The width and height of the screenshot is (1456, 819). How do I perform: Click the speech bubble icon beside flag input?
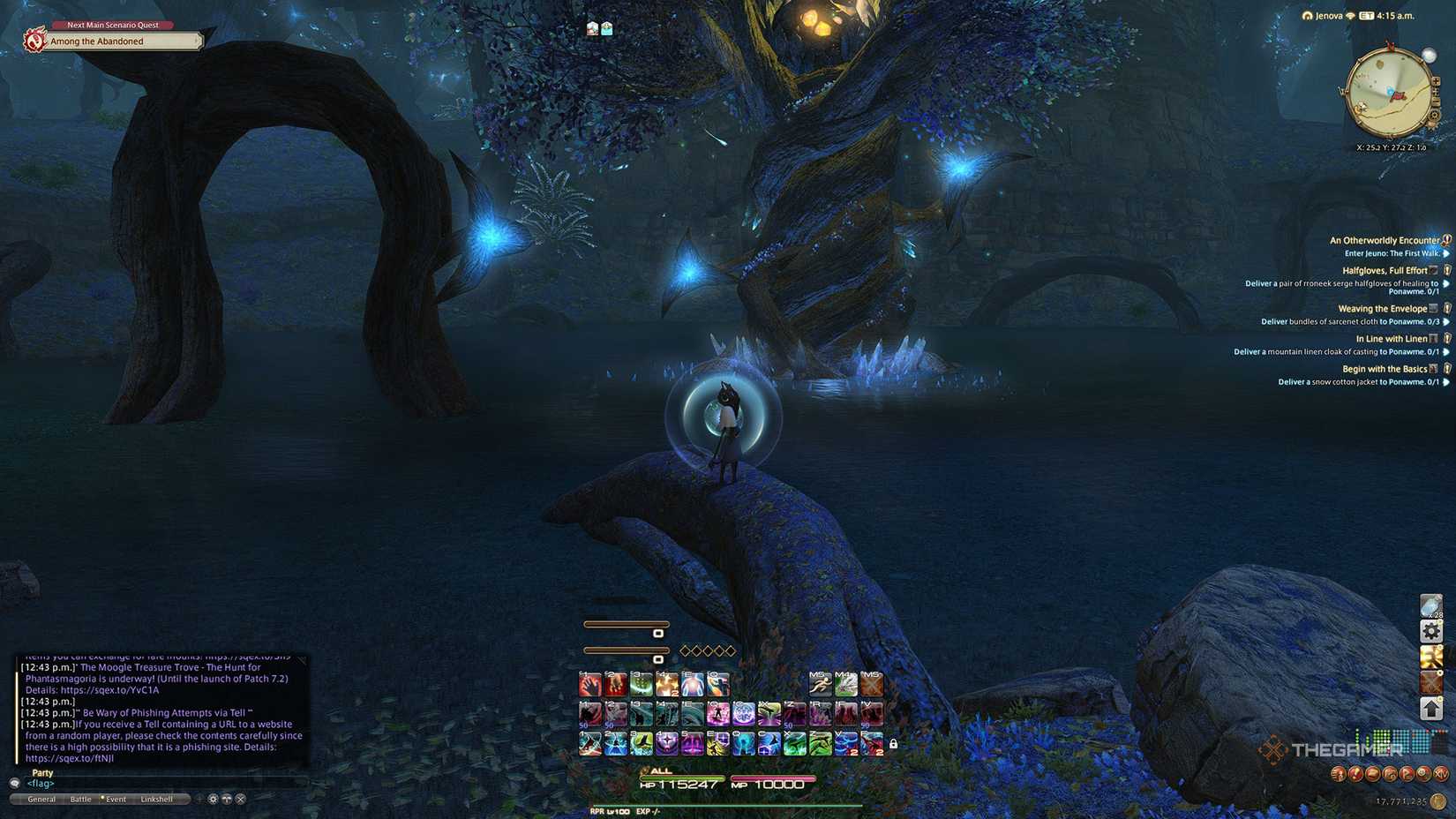[14, 783]
